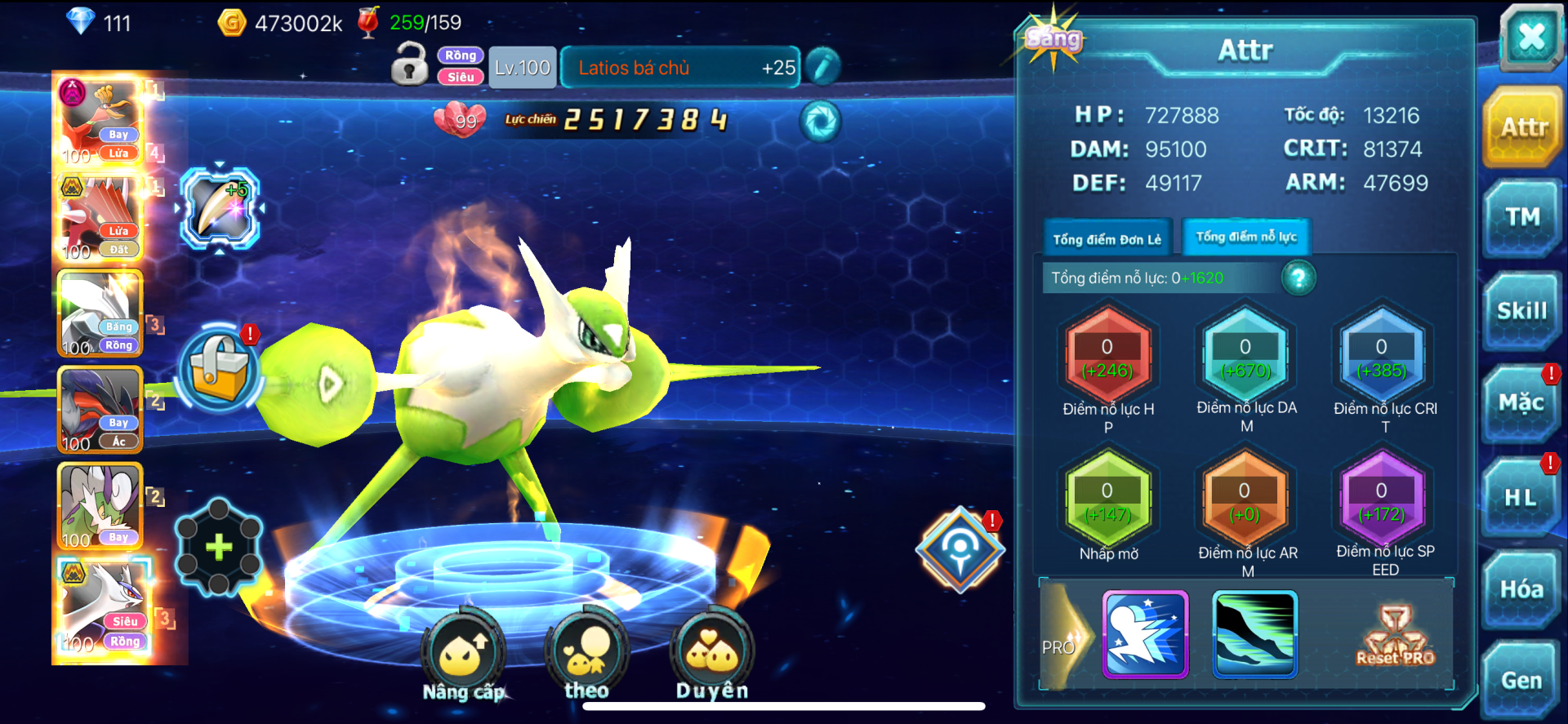
Task: Reset PRO skills
Action: 1395,637
